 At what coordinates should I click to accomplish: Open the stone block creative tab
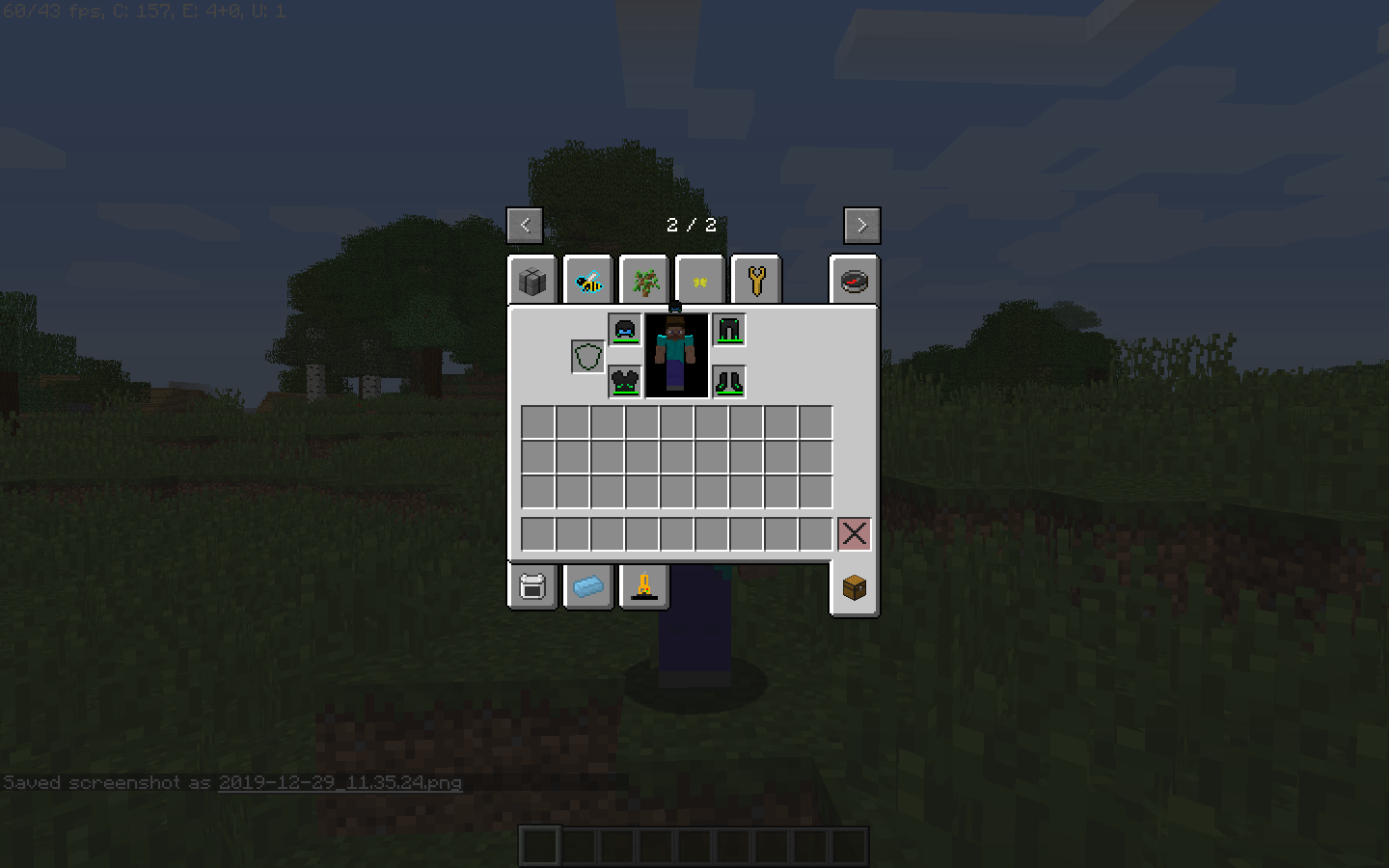point(531,280)
